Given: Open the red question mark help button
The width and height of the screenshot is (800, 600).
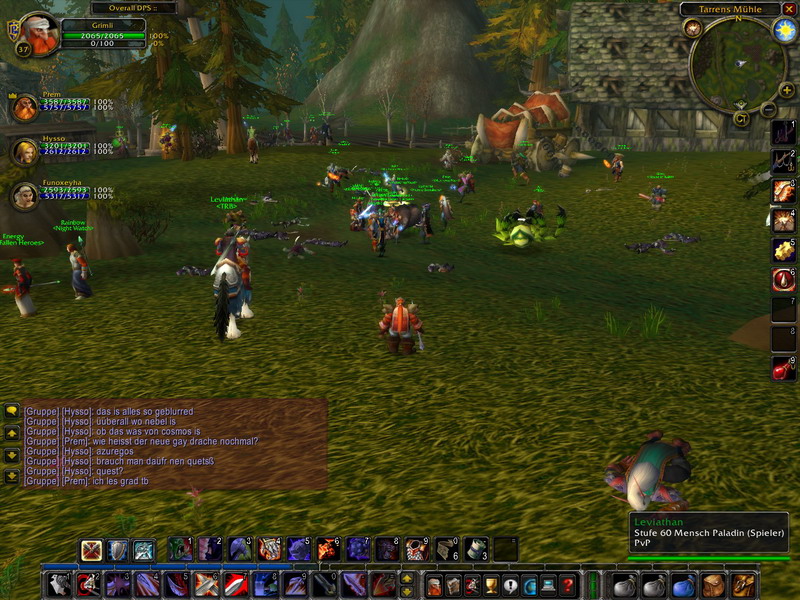Looking at the screenshot, I should click(x=567, y=585).
